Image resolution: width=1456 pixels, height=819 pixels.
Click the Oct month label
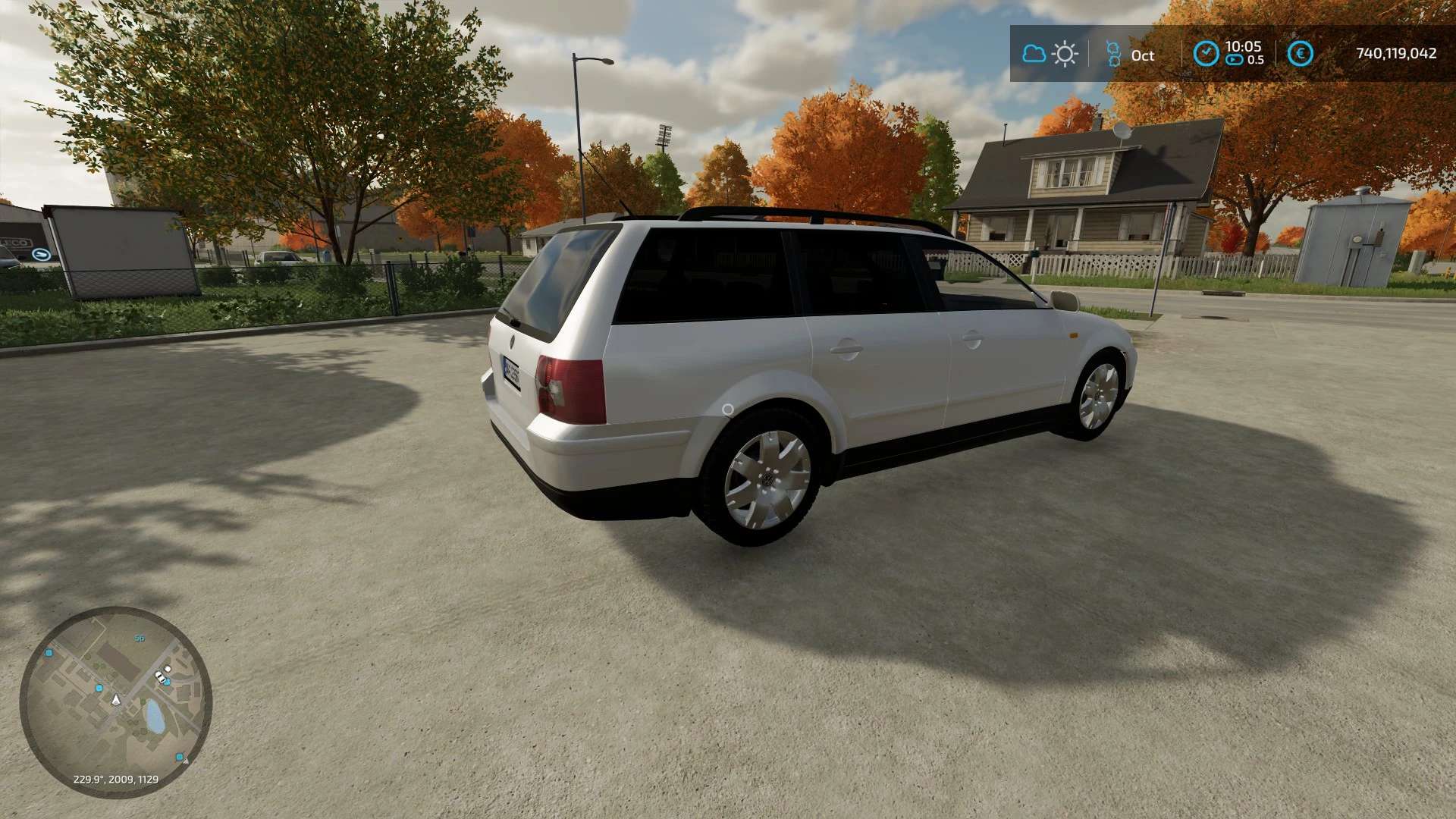tap(1144, 55)
